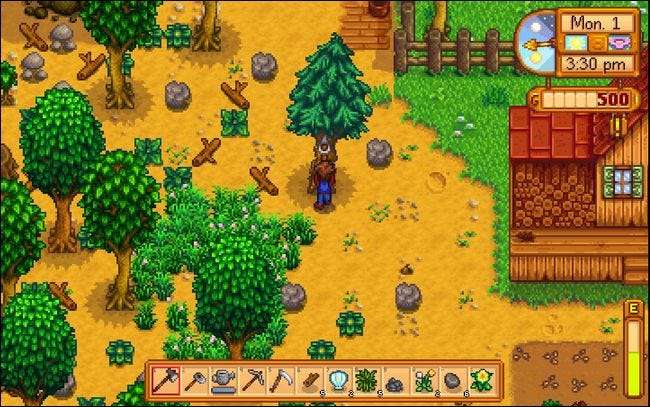Choose the yellow daffodil slot

click(480, 380)
